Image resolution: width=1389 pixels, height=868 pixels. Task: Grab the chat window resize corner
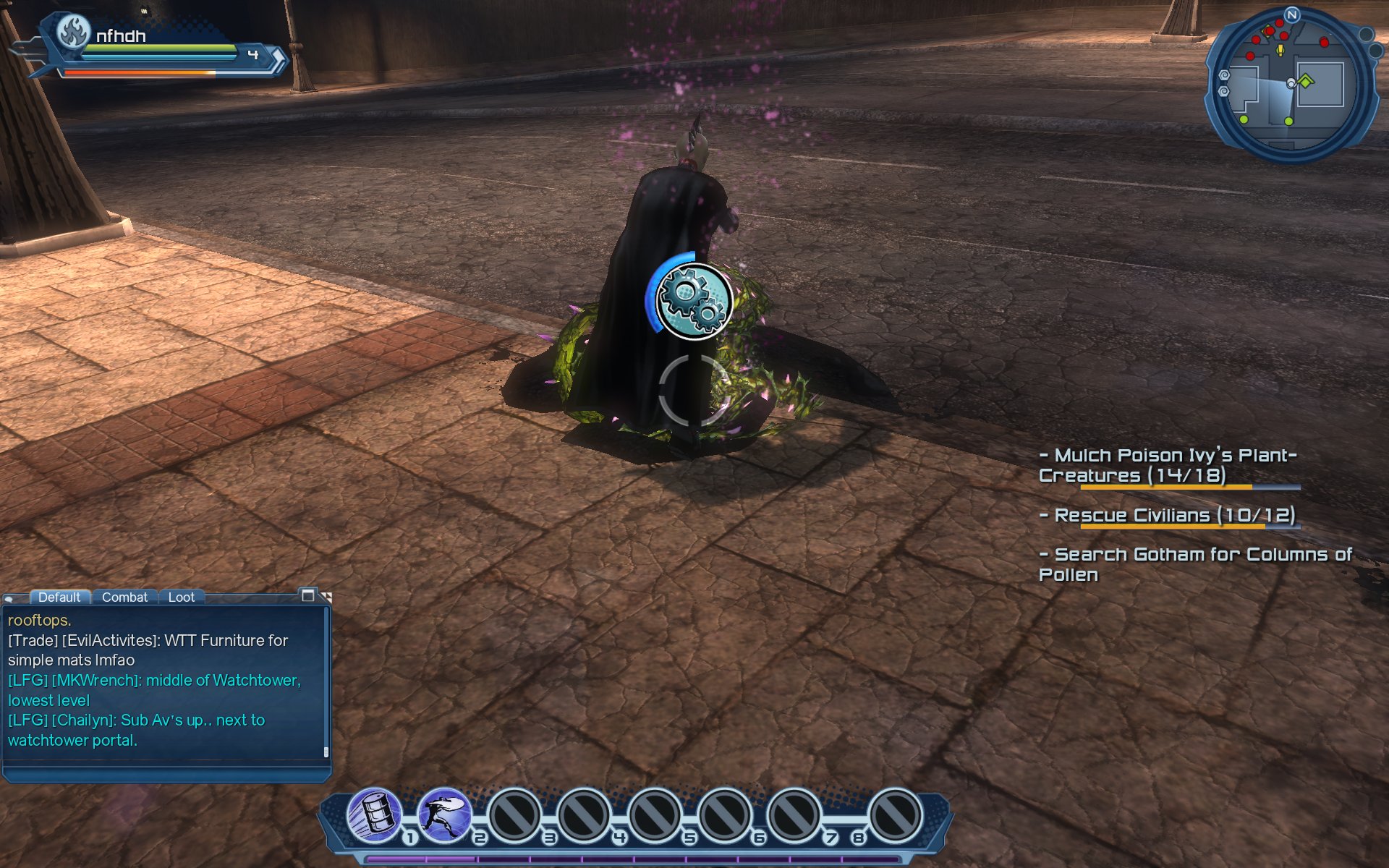(x=326, y=596)
